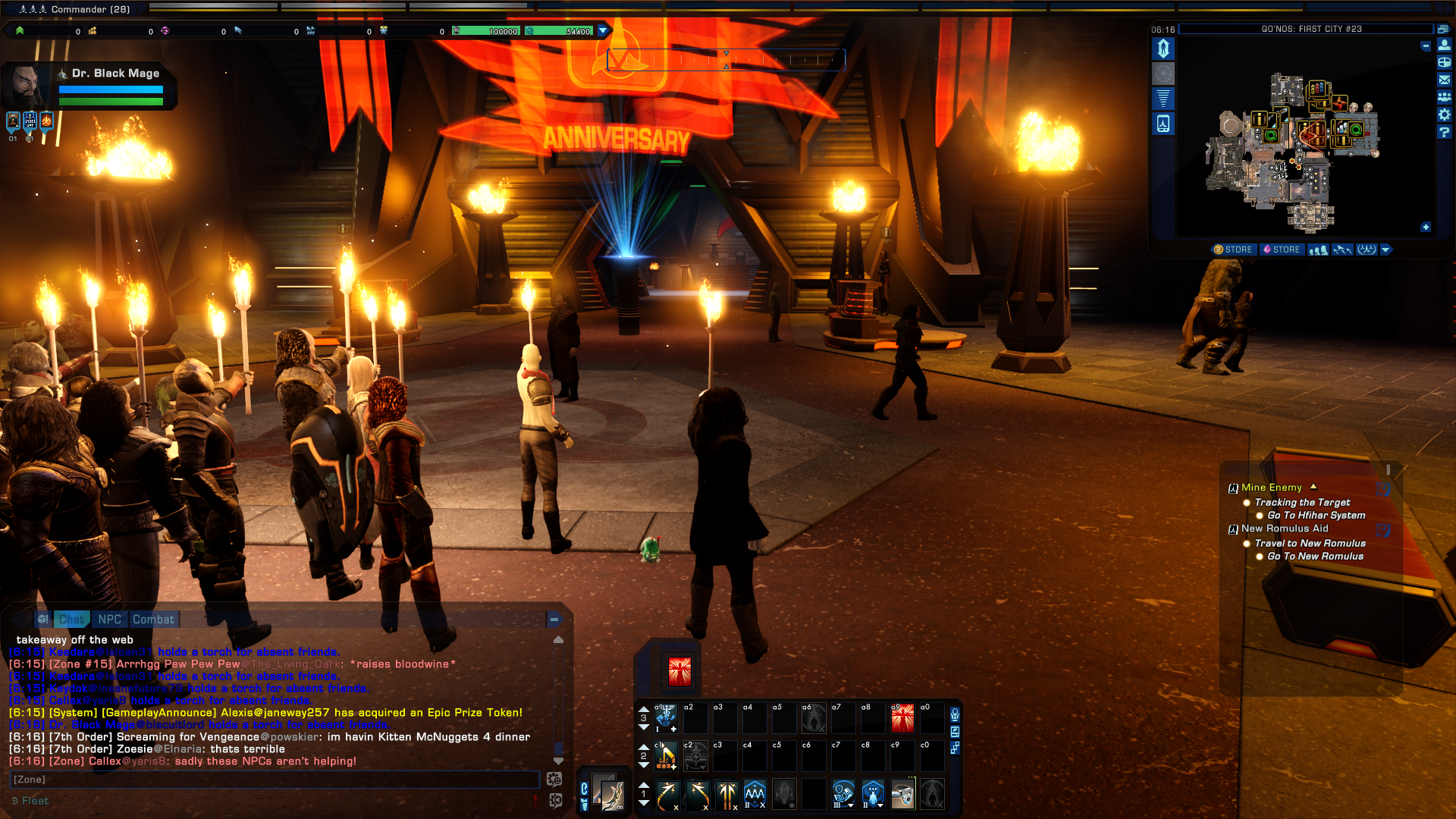Zoom in the minimap with plus button
Viewport: 1456px width, 819px height.
pyautogui.click(x=1426, y=227)
